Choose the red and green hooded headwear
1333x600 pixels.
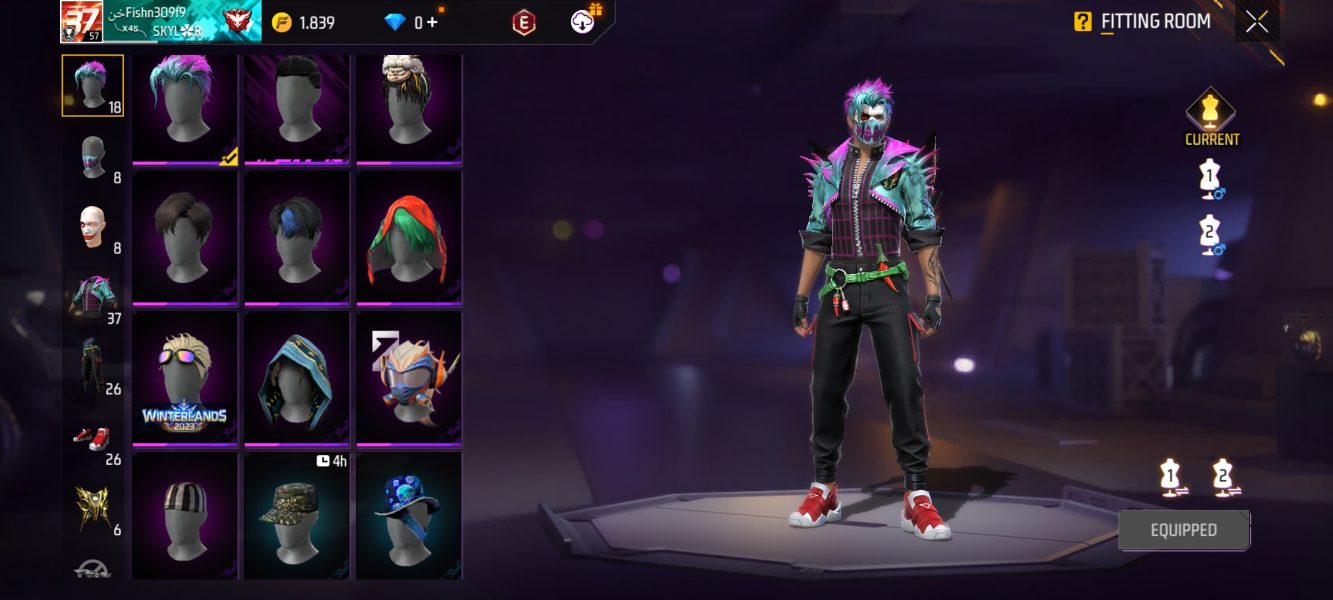(x=409, y=238)
